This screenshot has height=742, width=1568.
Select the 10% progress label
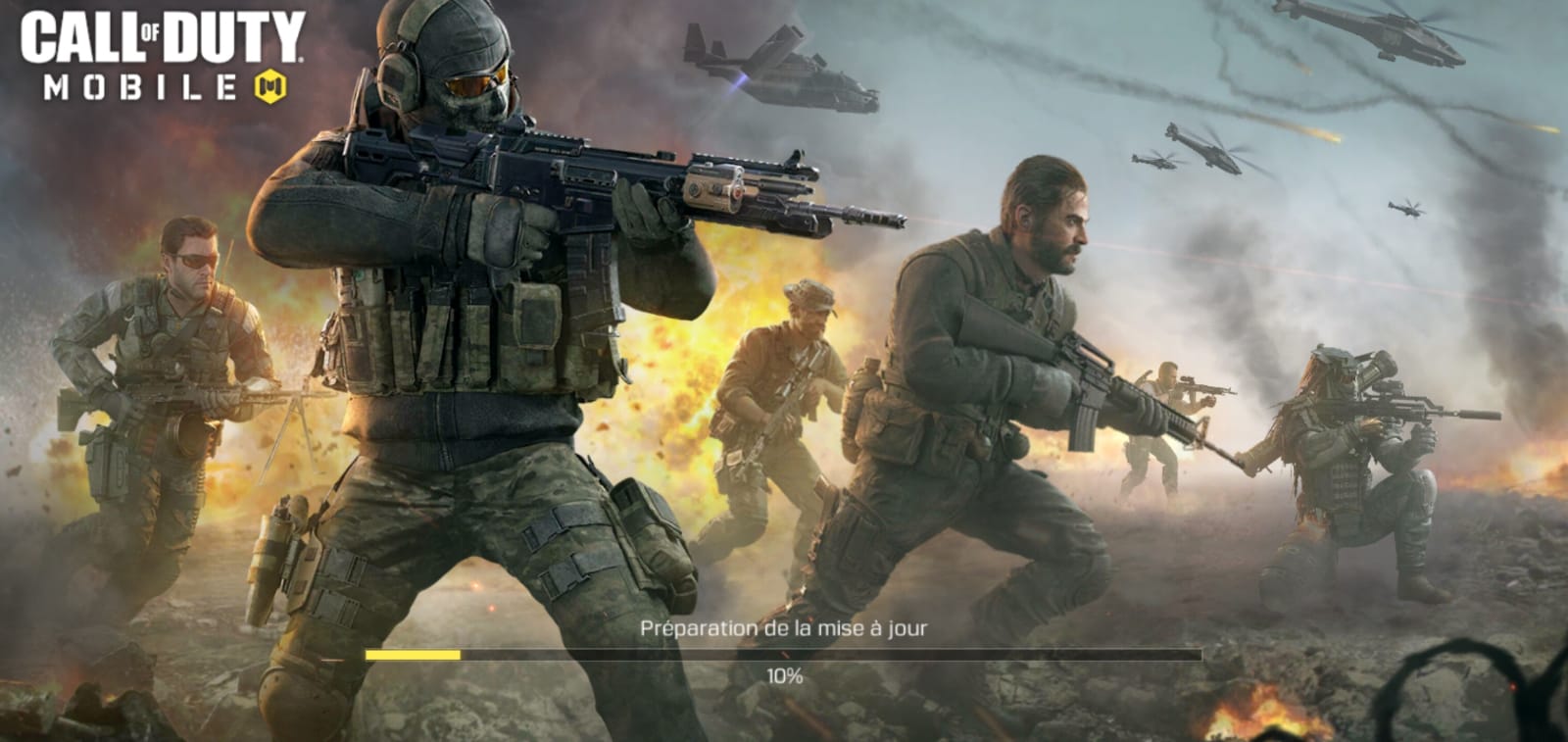pyautogui.click(x=784, y=675)
